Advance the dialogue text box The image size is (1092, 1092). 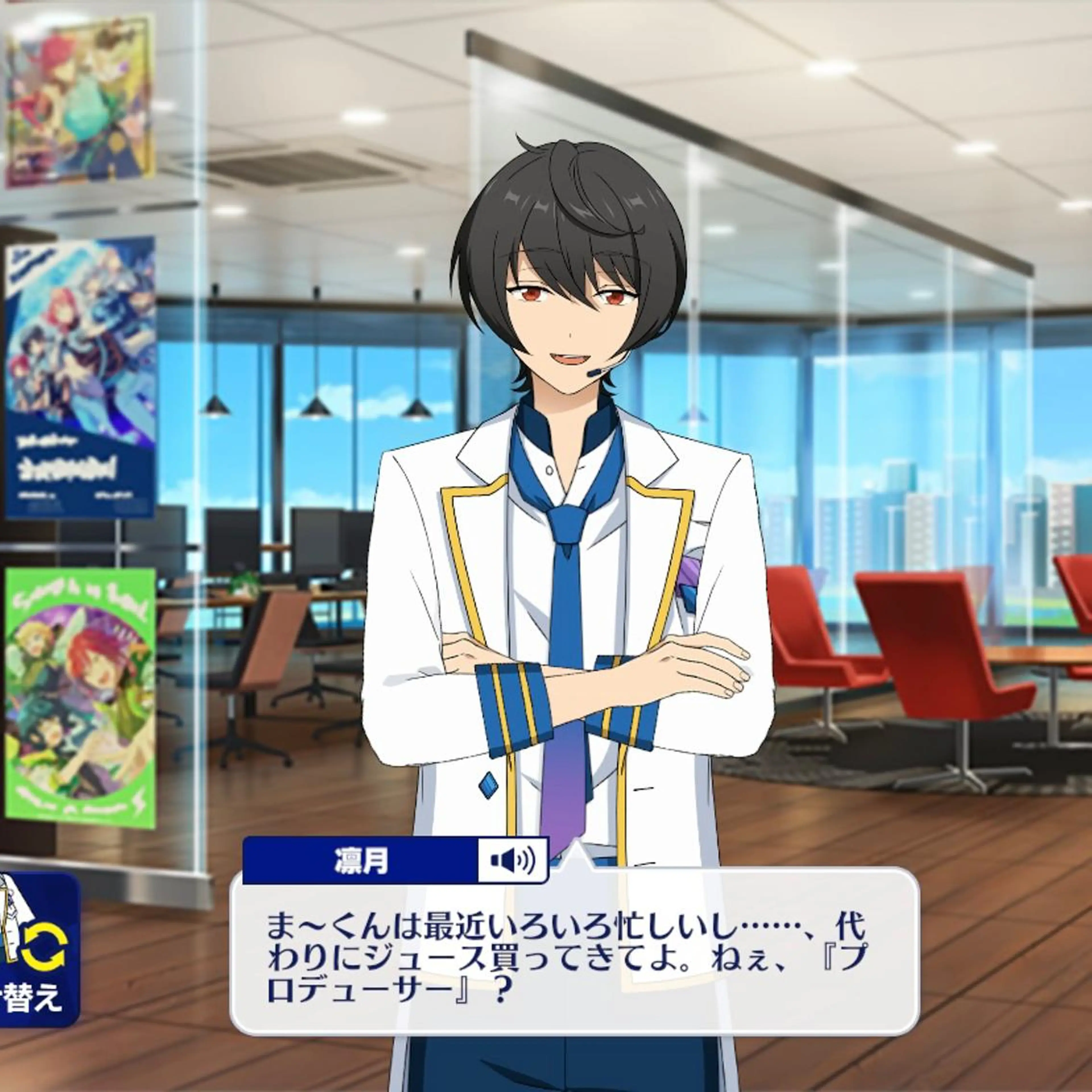(x=574, y=968)
